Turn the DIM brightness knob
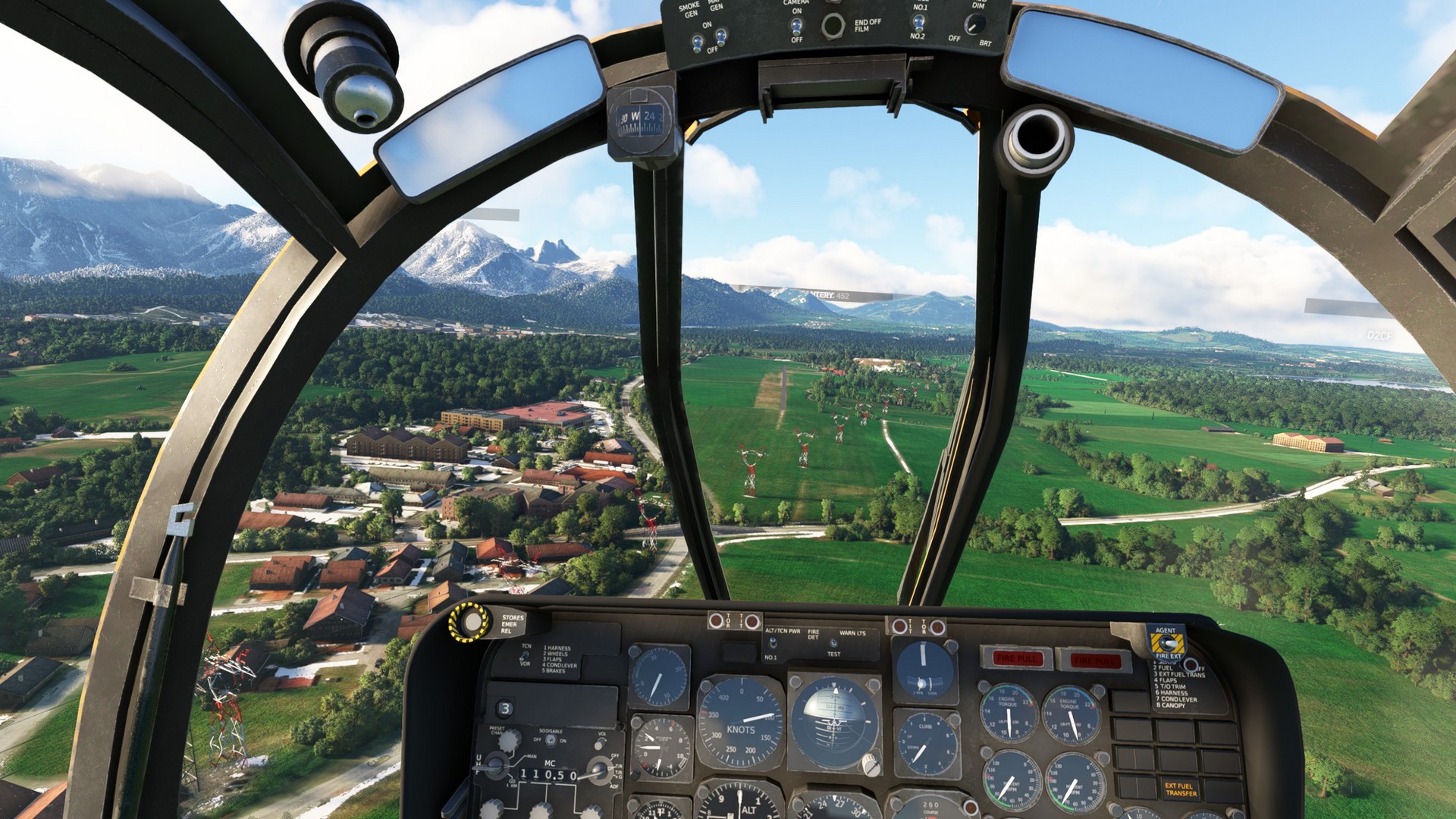This screenshot has width=1456, height=819. pyautogui.click(x=973, y=25)
